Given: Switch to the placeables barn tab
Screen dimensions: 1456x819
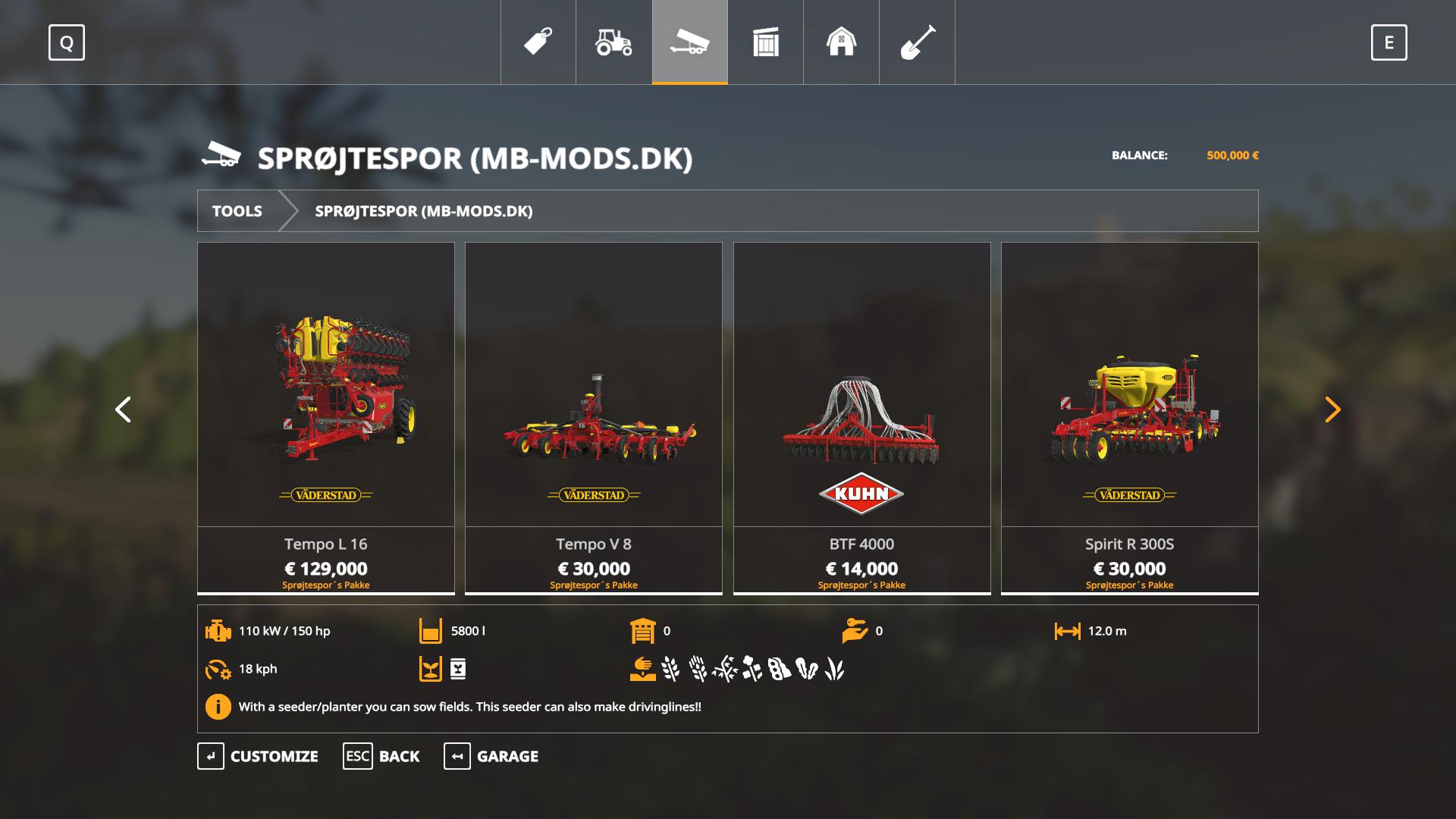Looking at the screenshot, I should pyautogui.click(x=841, y=42).
